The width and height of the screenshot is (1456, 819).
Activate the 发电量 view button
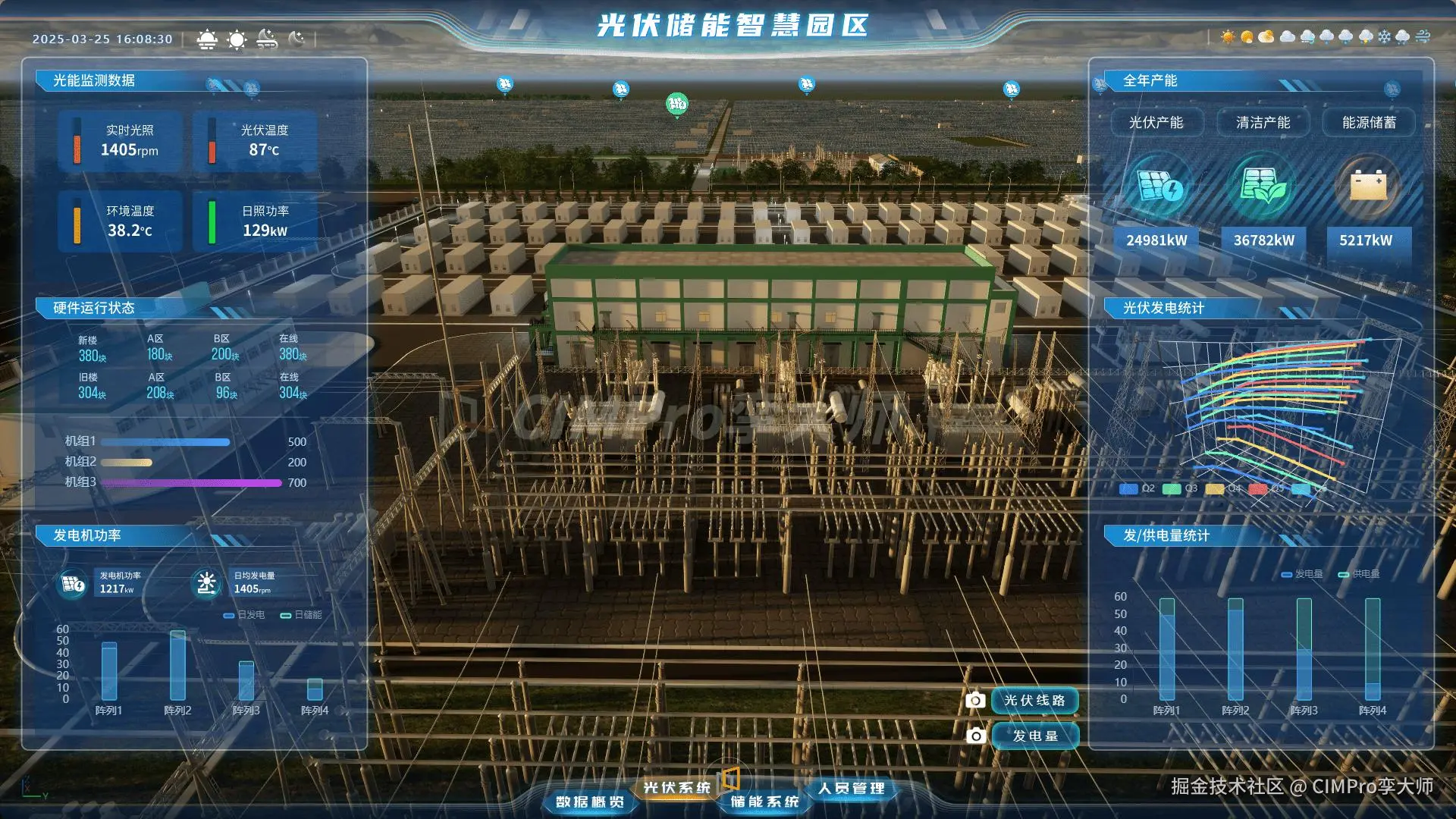tap(1034, 736)
